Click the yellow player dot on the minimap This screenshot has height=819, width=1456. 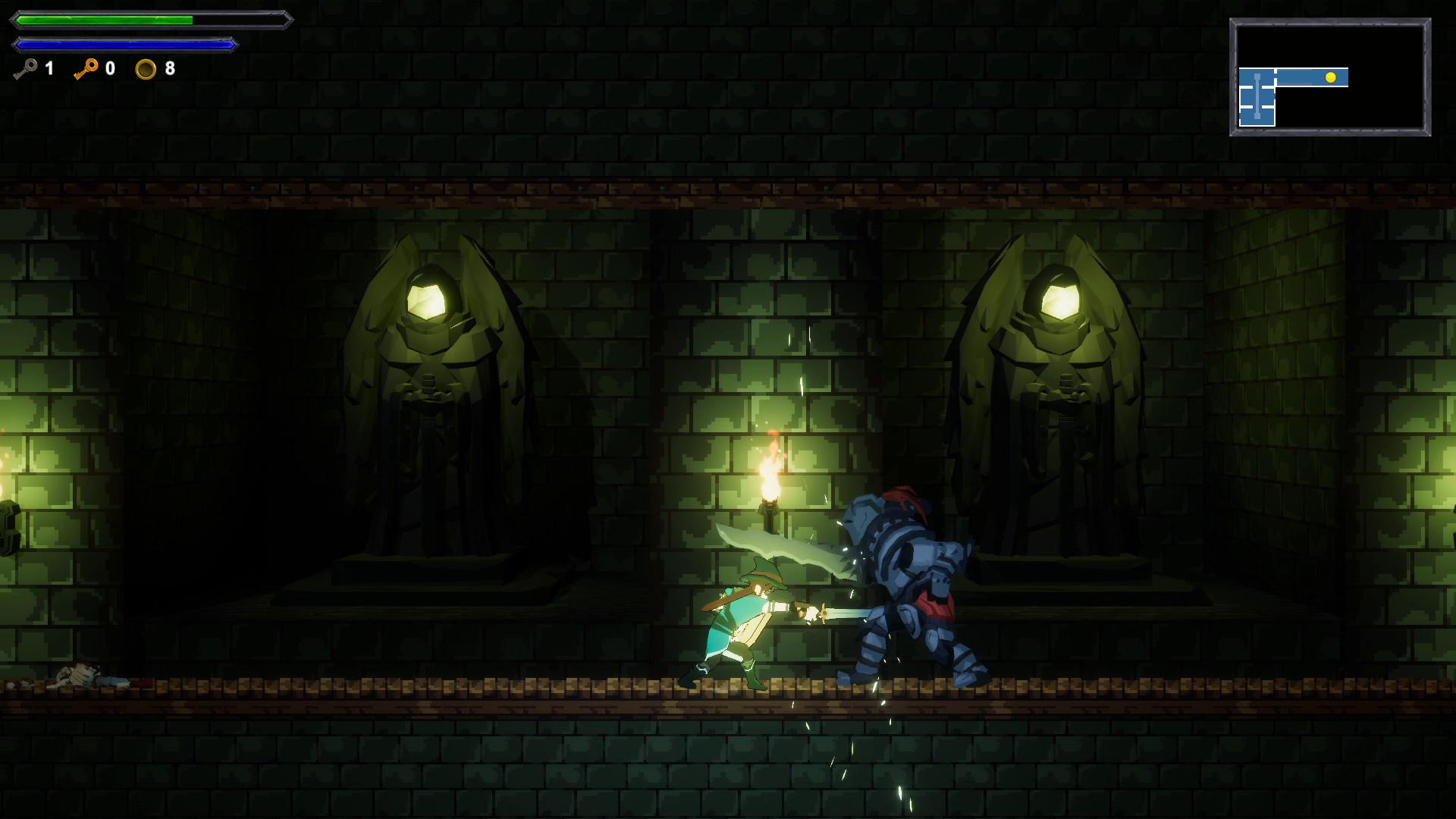[x=1331, y=78]
